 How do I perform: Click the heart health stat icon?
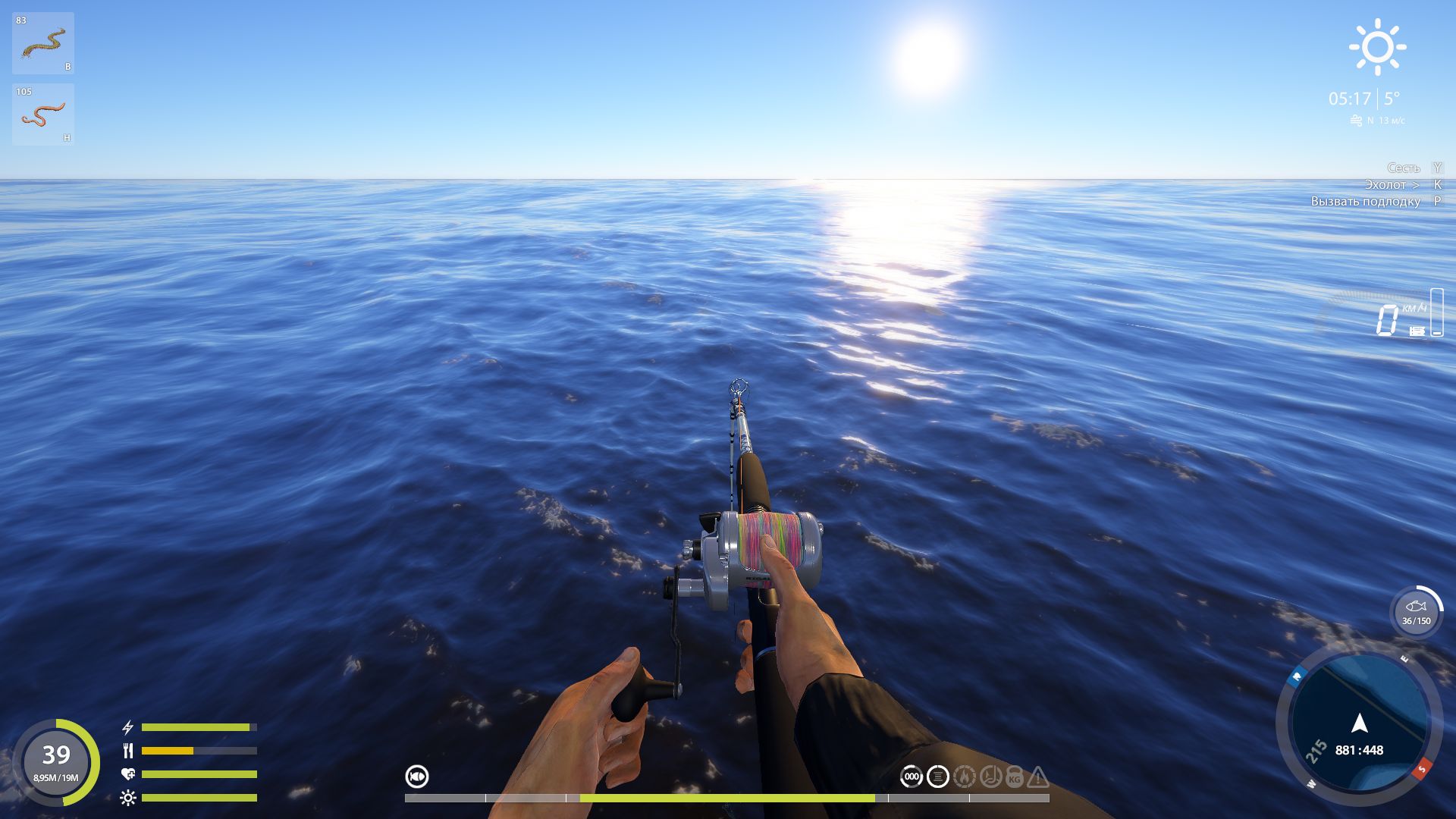pyautogui.click(x=127, y=773)
